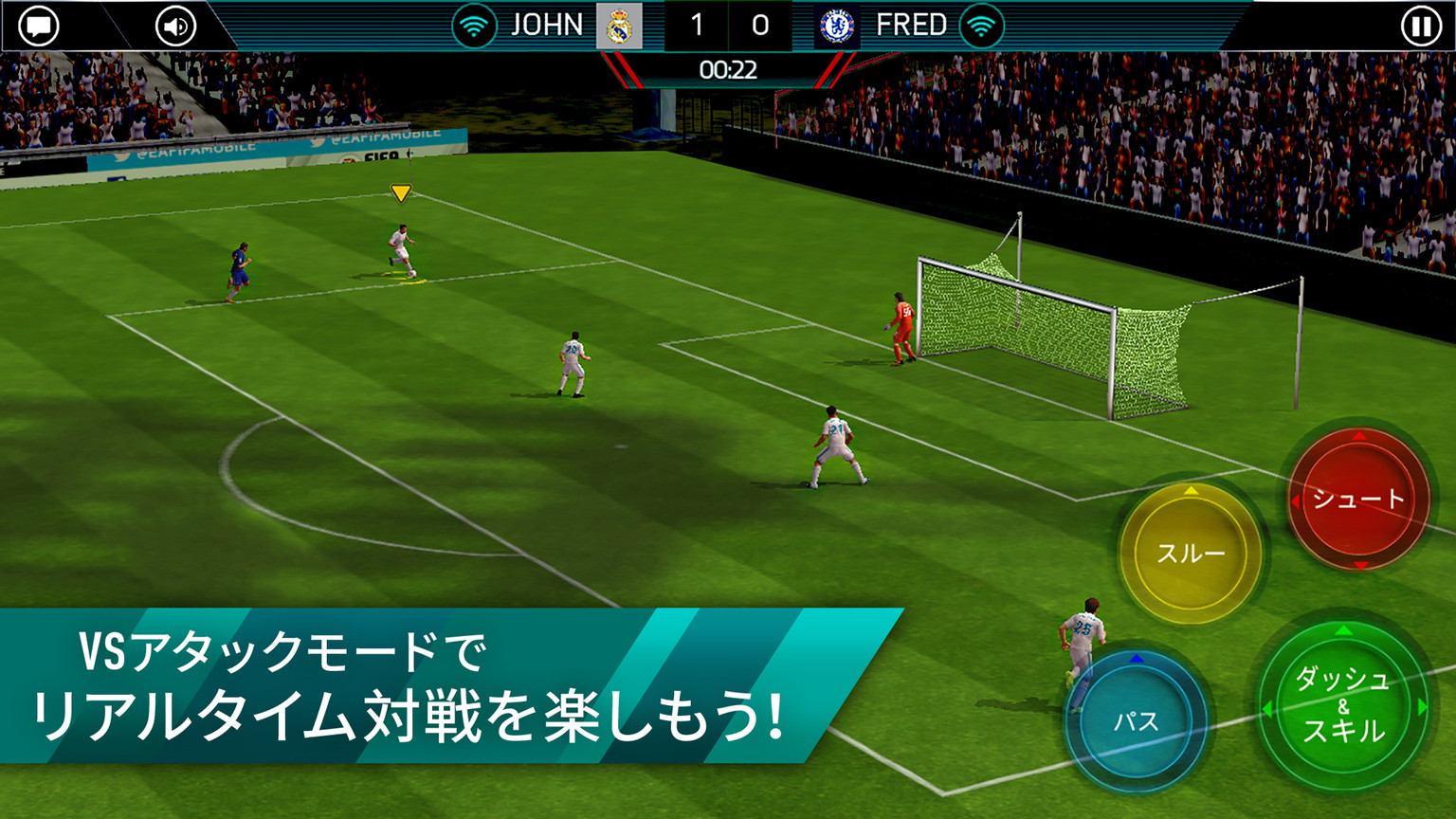1456x819 pixels.
Task: Activate the green ダッシュ&スキル button
Action: pos(1342,704)
